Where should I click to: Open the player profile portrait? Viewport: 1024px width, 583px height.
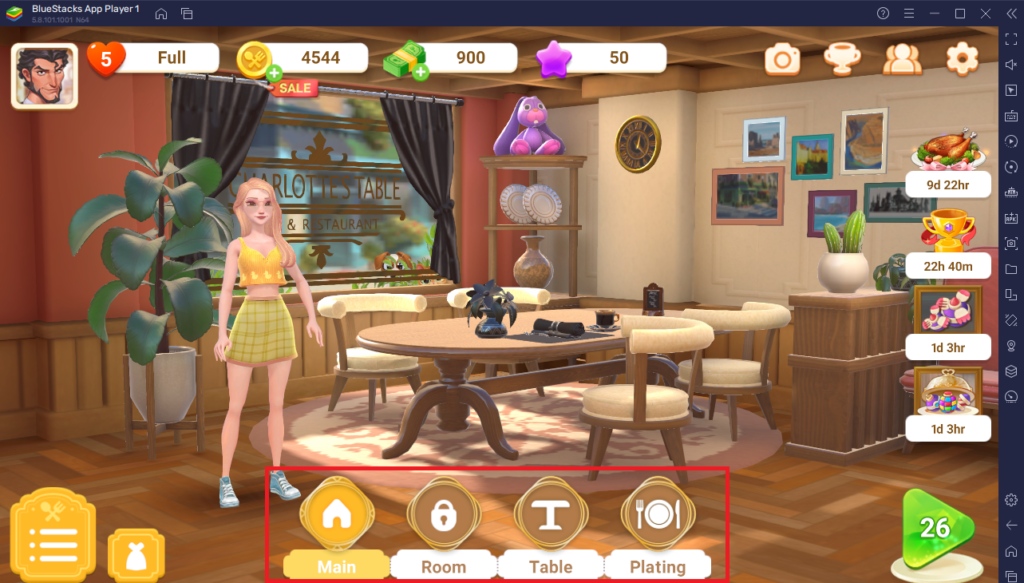[x=44, y=75]
